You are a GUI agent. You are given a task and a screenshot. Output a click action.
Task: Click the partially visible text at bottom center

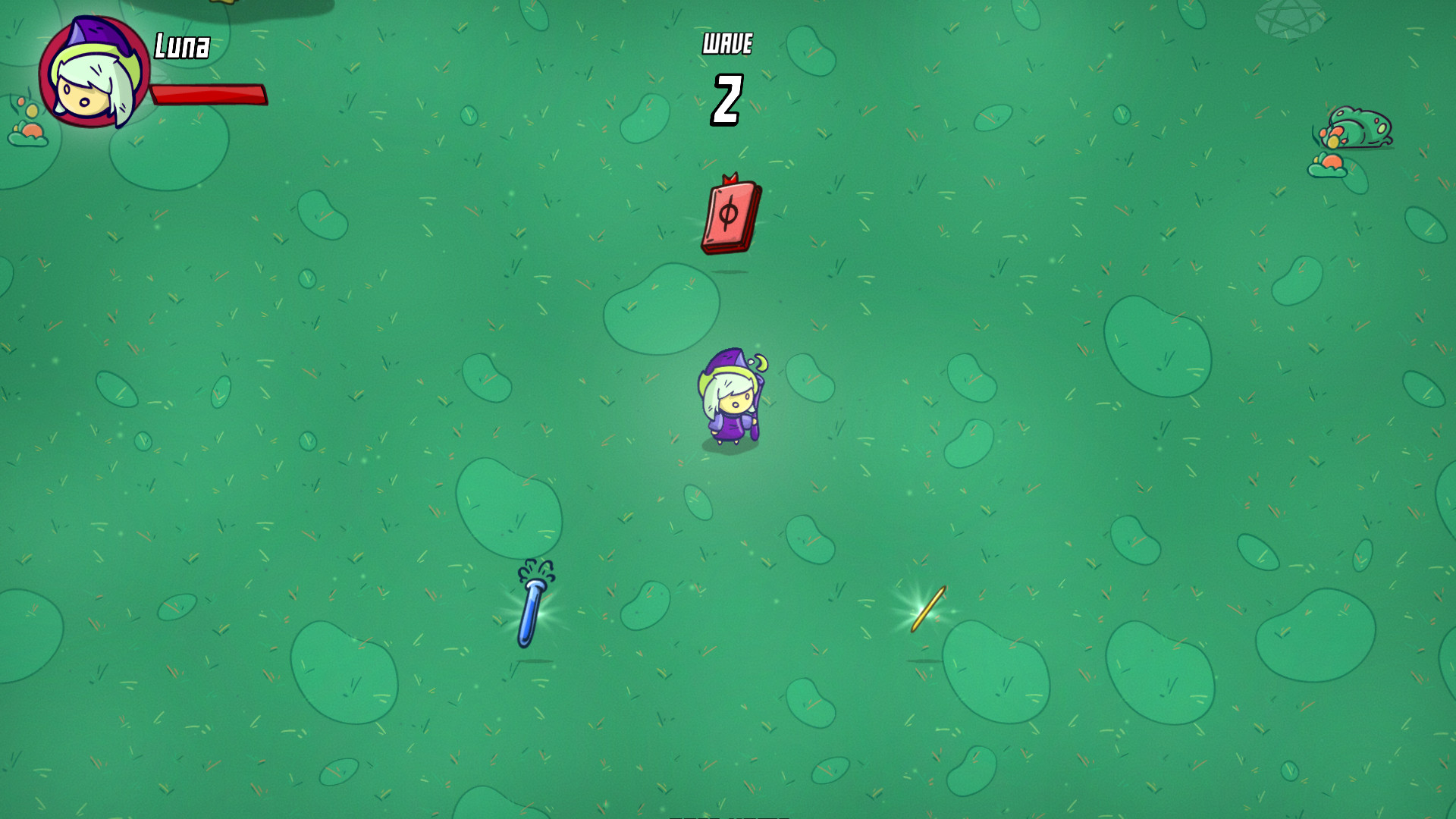point(728,817)
